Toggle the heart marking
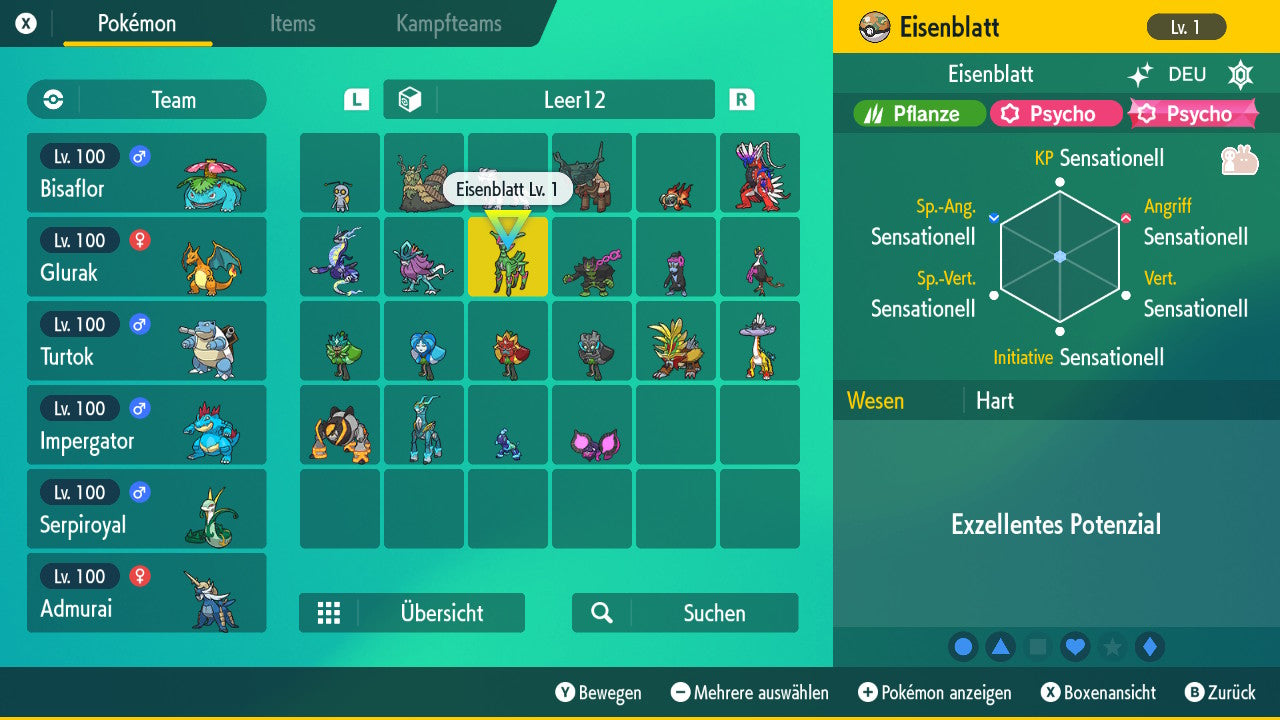The image size is (1280, 720). click(x=1075, y=646)
